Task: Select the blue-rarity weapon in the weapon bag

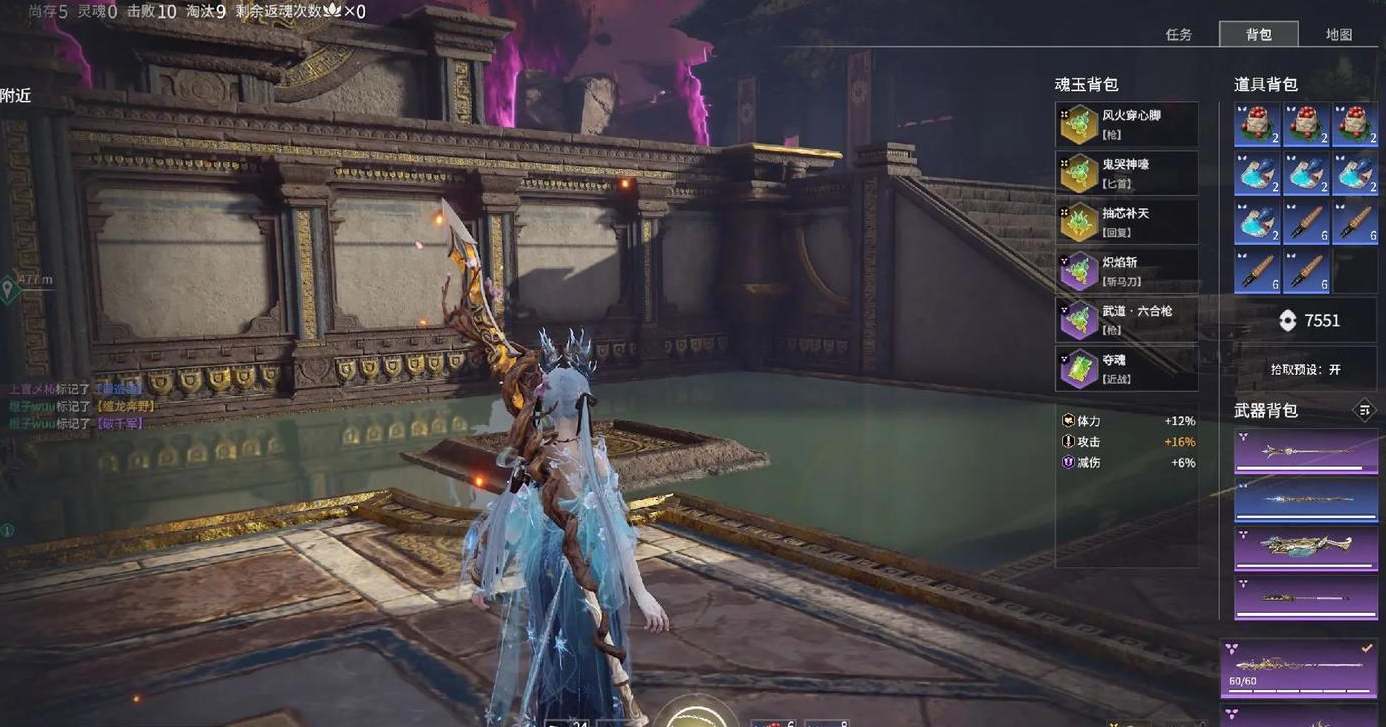Action: (1306, 500)
